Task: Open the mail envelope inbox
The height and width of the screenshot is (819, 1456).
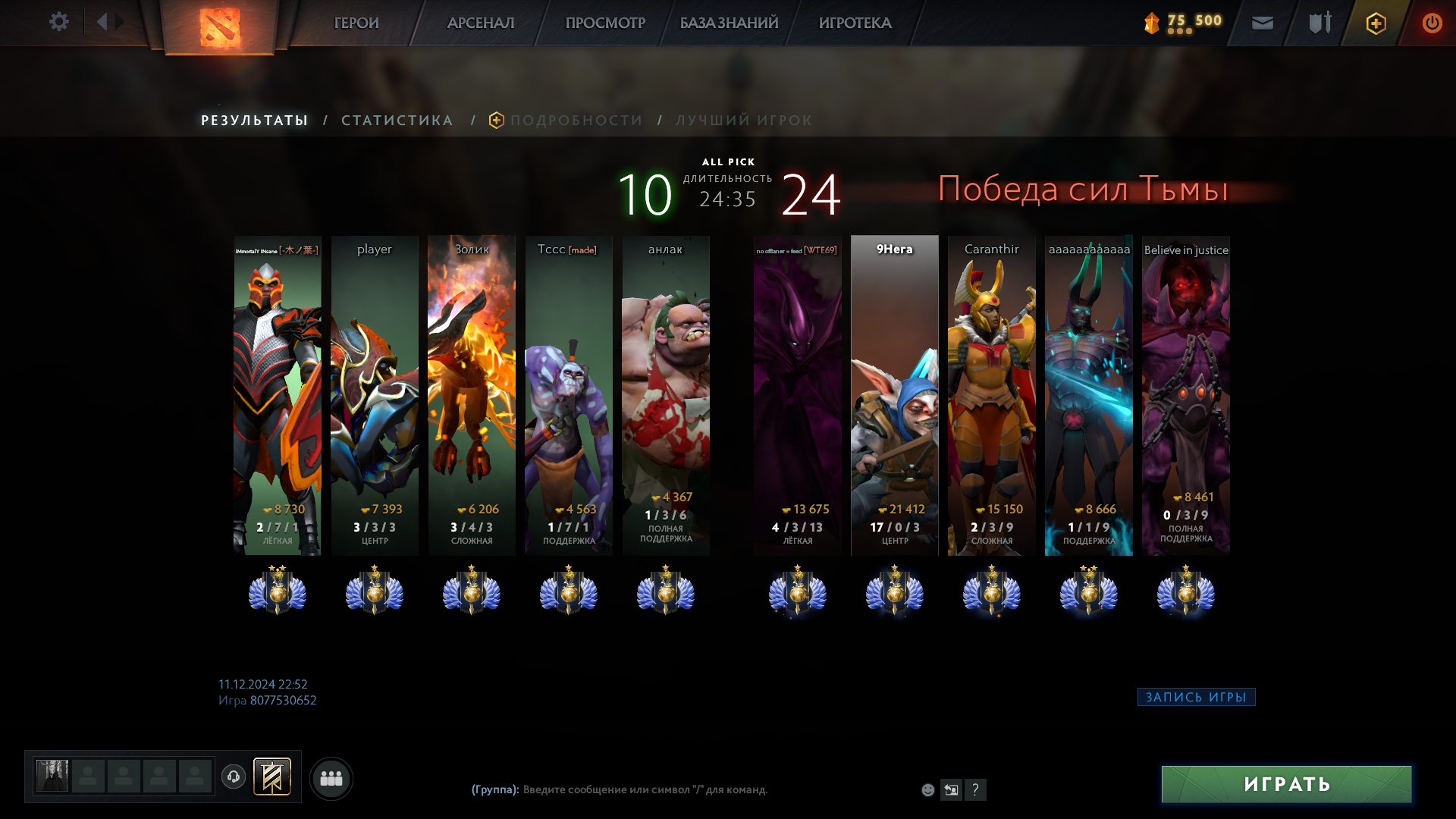Action: pos(1262,24)
